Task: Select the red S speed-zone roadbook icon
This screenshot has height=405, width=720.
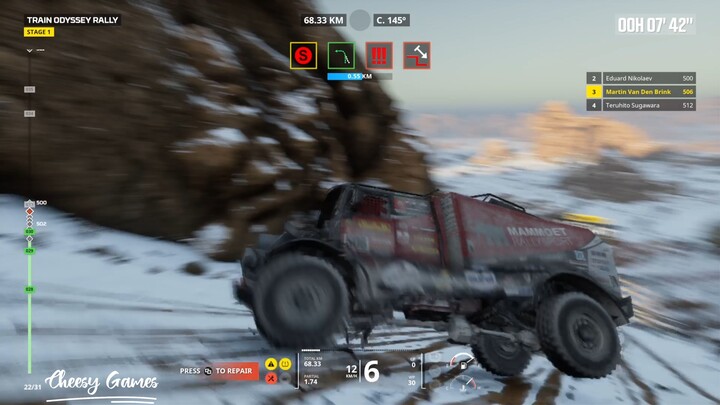Action: 303,55
